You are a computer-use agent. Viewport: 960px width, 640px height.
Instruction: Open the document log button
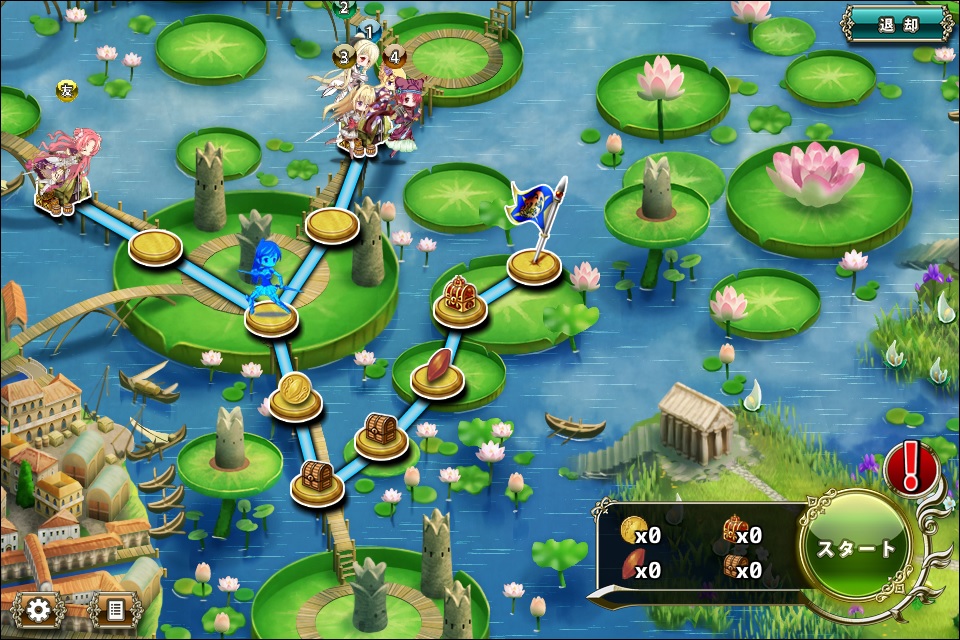point(114,609)
